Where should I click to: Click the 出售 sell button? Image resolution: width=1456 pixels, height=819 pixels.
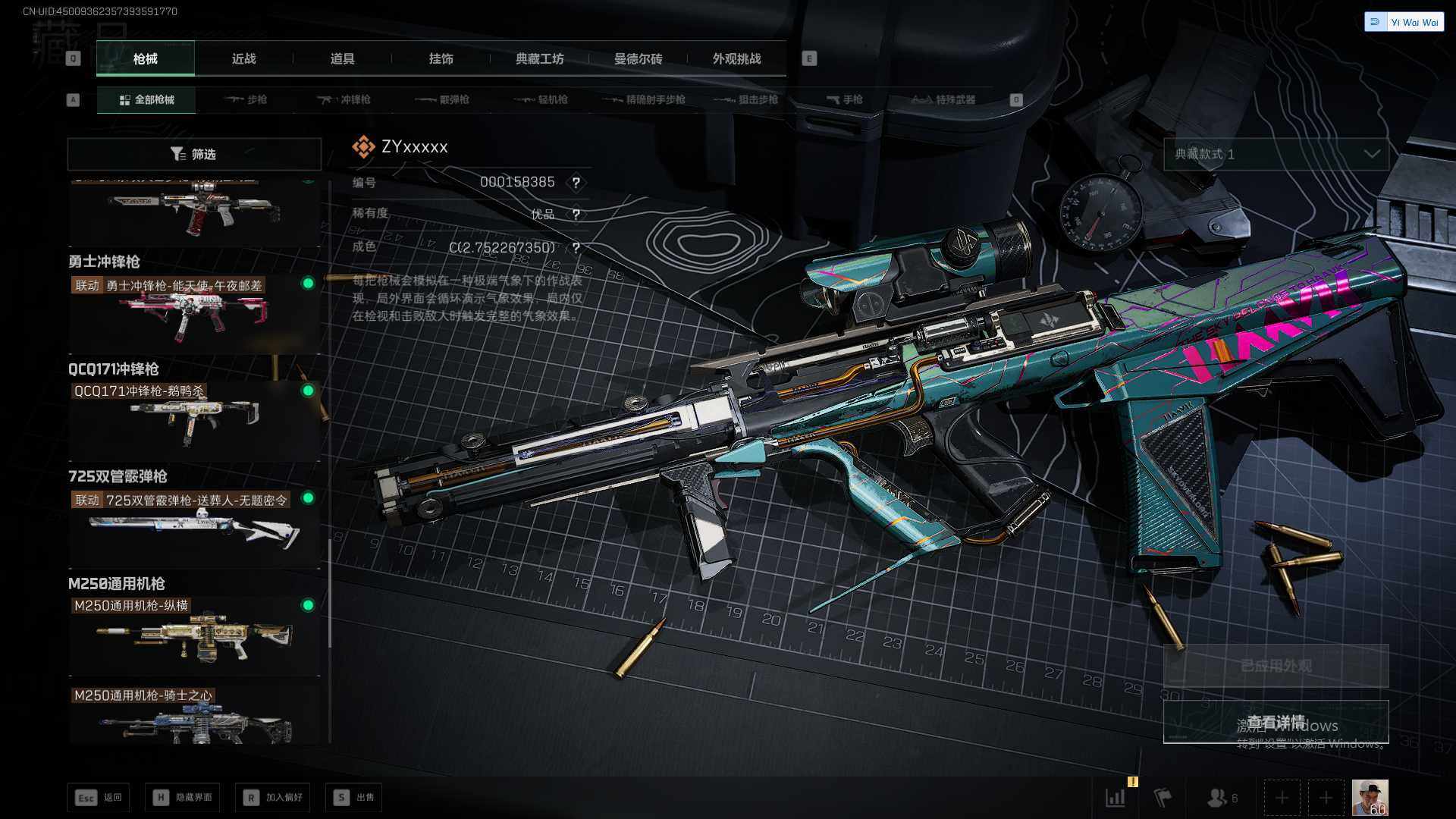coord(353,797)
